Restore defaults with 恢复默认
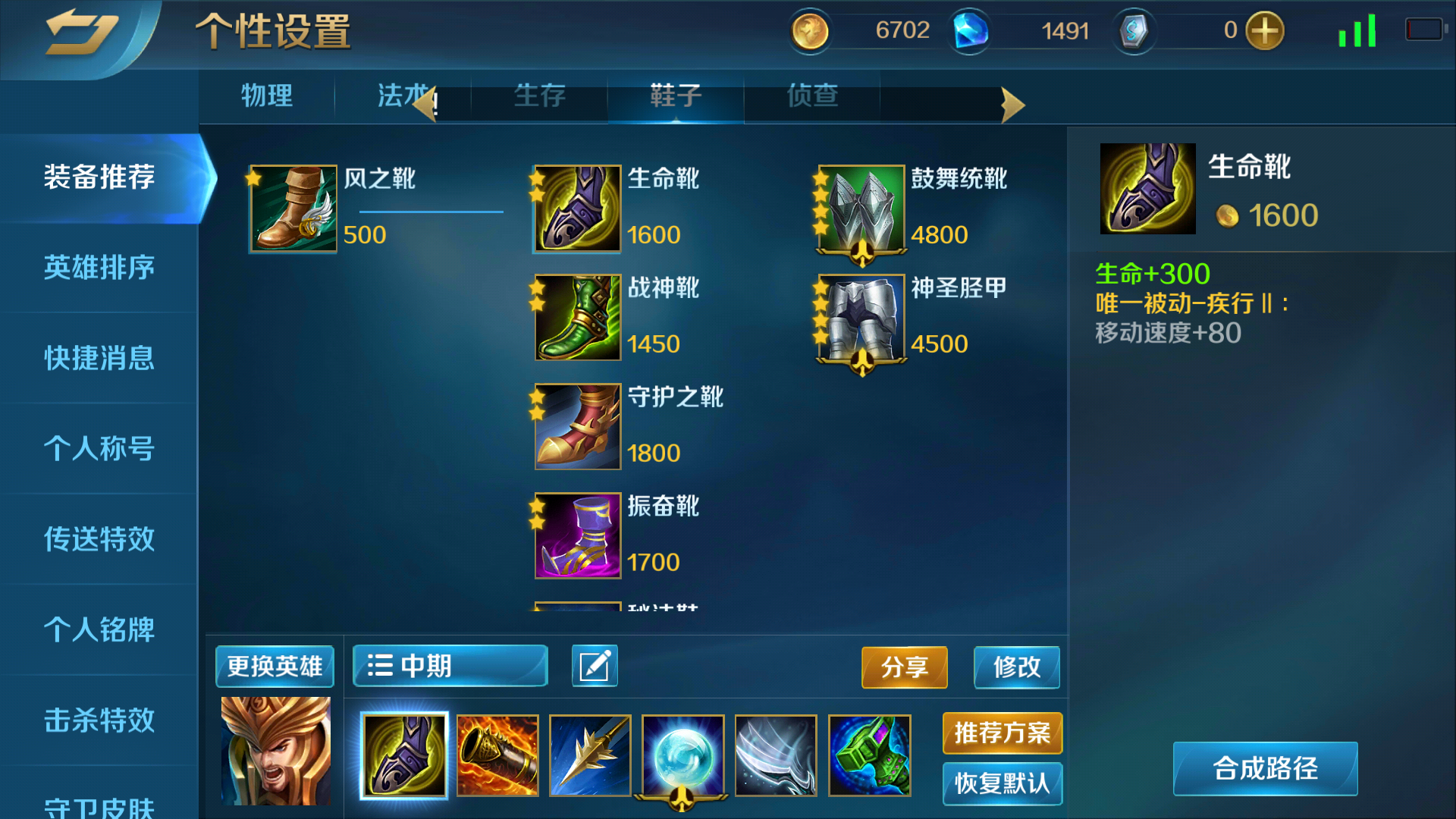This screenshot has width=1456, height=819. (1002, 783)
